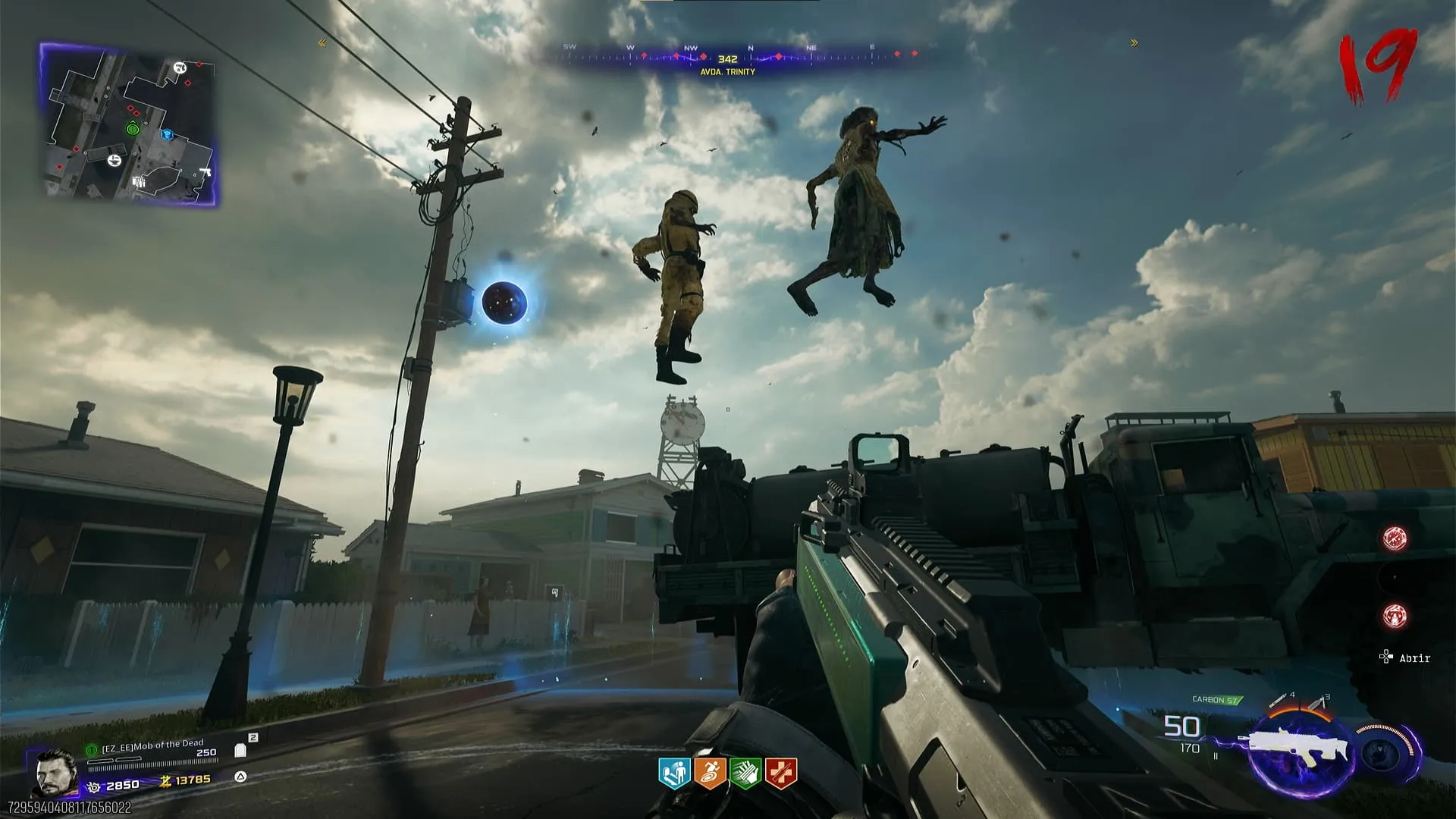
Task: Select the orange Stamin-Up perk icon
Action: click(x=710, y=773)
